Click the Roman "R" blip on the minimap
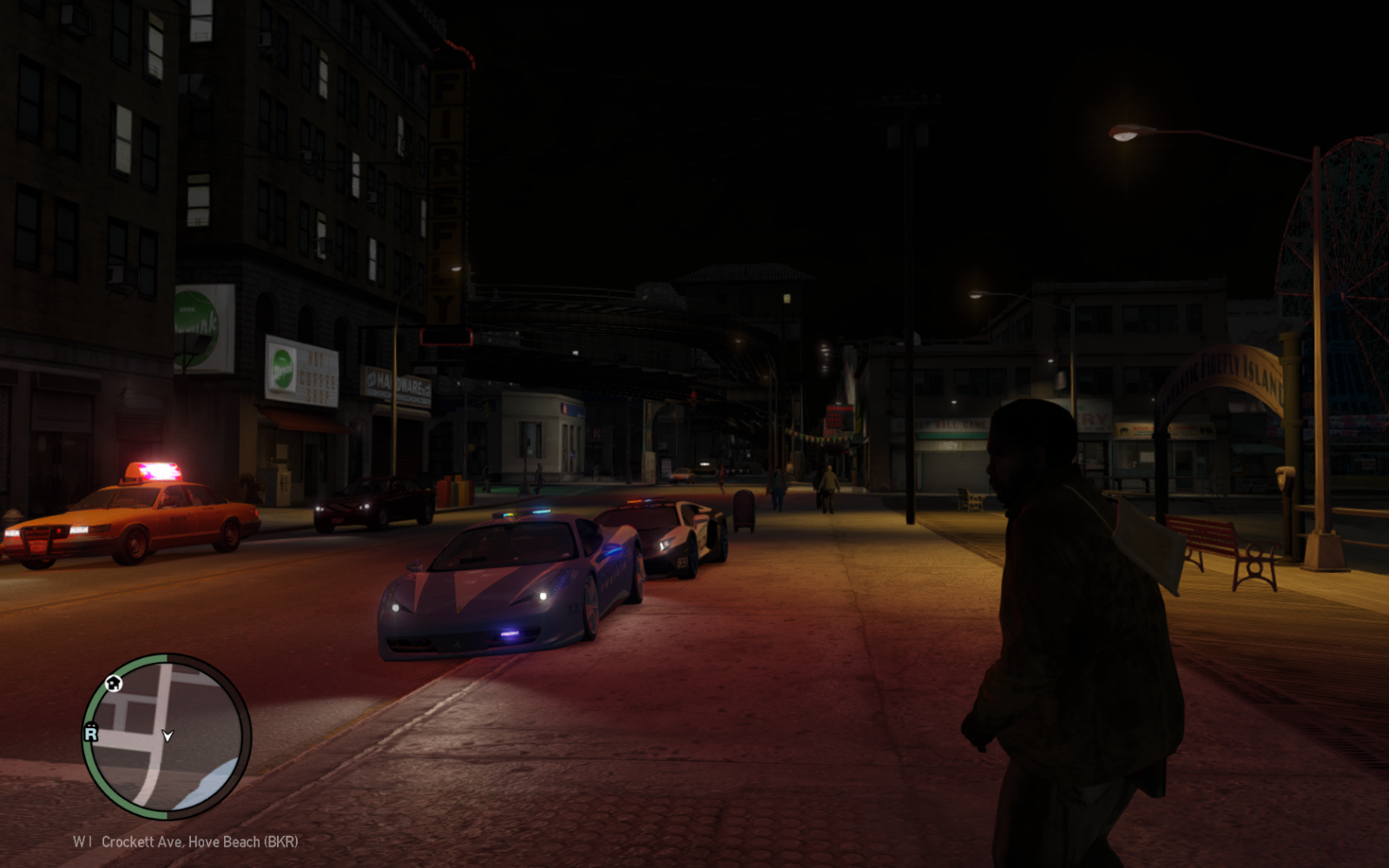The height and width of the screenshot is (868, 1389). click(90, 732)
